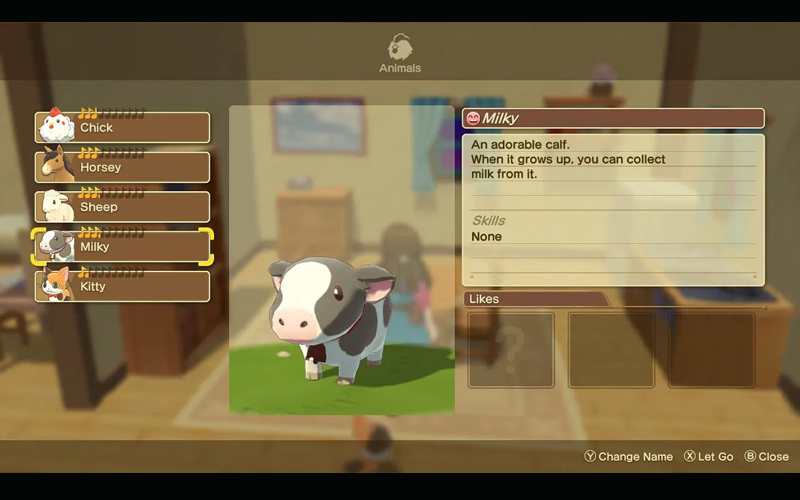Open the Kitty animal entry
The image size is (800, 500).
[x=123, y=287]
